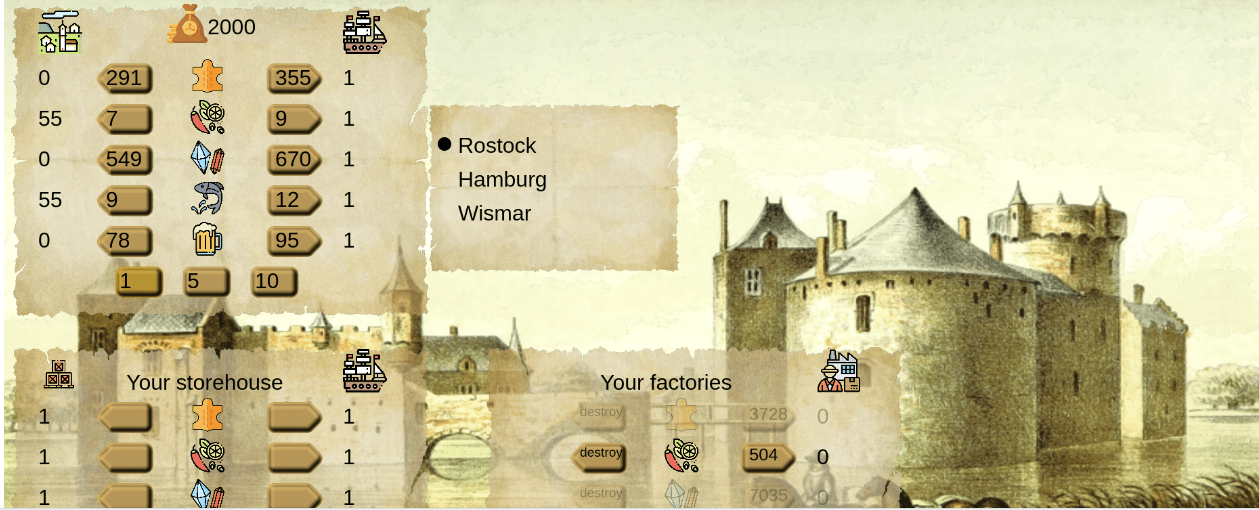Click the 12 fish price button
The image size is (1259, 510).
[x=294, y=200]
